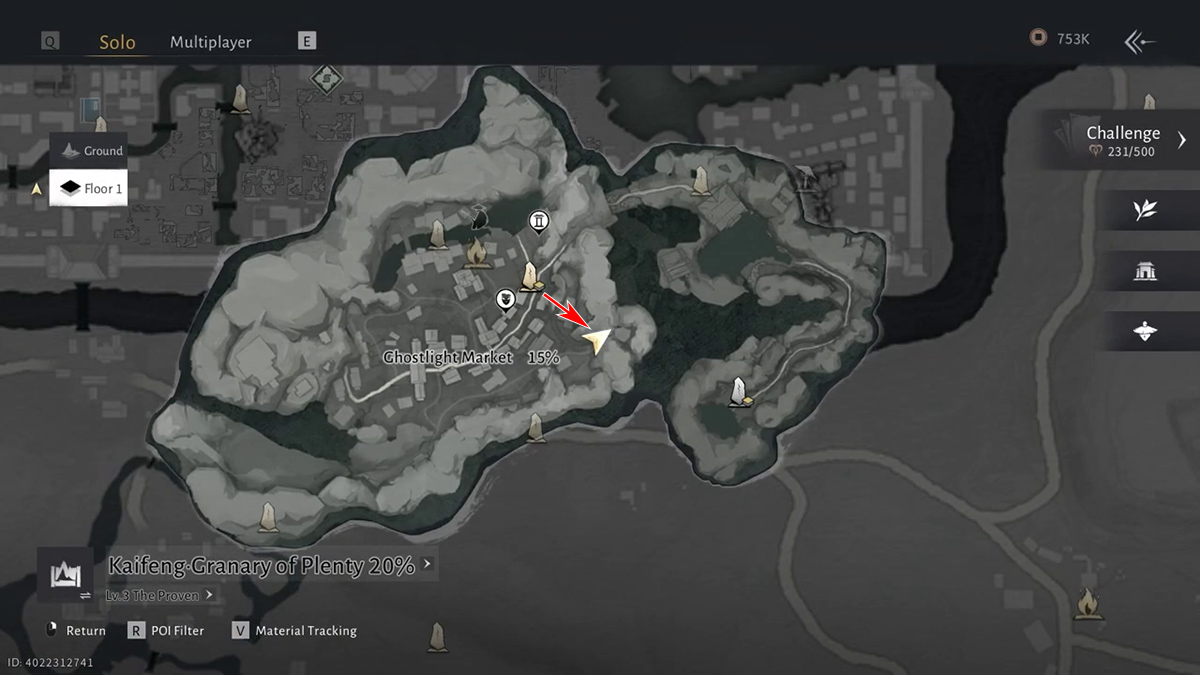Open the POI Filter
The height and width of the screenshot is (675, 1200).
(166, 631)
